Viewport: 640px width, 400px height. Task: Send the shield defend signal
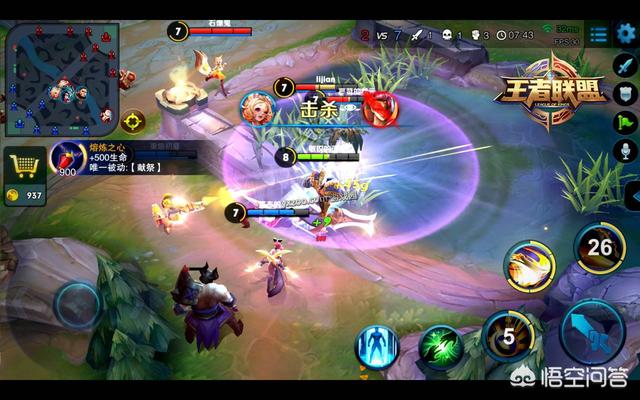(627, 95)
